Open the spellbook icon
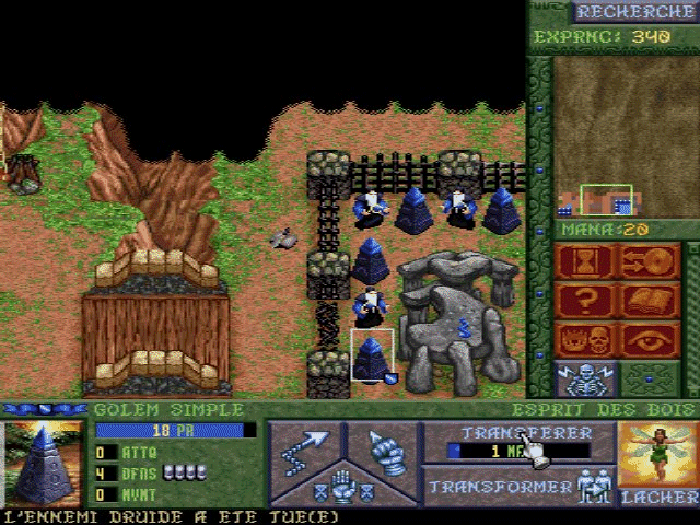The image size is (700, 525). [x=649, y=301]
